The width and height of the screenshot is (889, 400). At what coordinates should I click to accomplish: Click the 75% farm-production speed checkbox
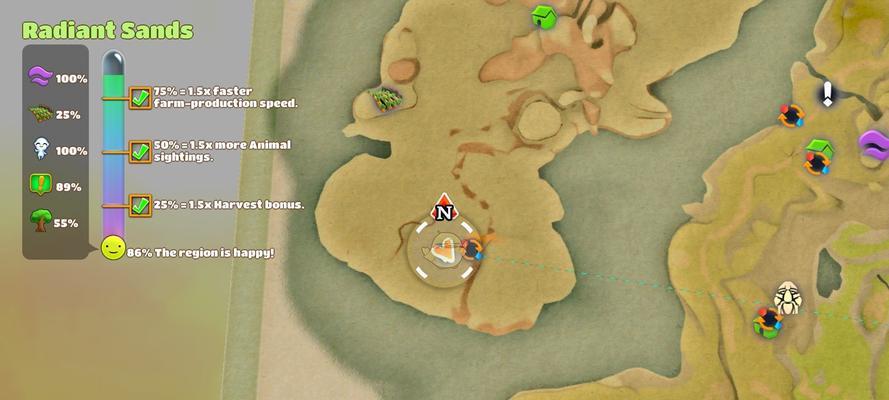(x=140, y=98)
